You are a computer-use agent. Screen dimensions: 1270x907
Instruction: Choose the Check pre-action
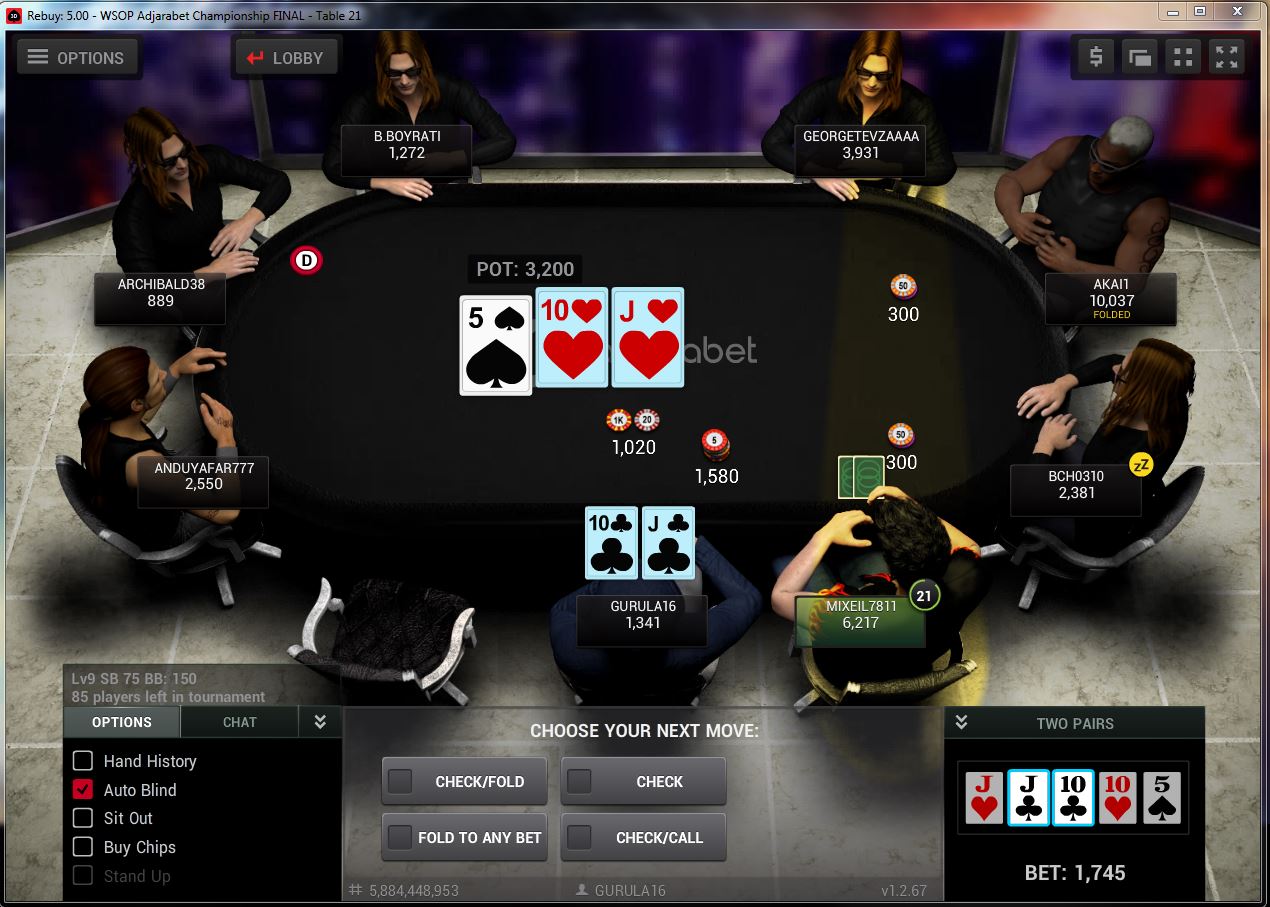click(579, 781)
